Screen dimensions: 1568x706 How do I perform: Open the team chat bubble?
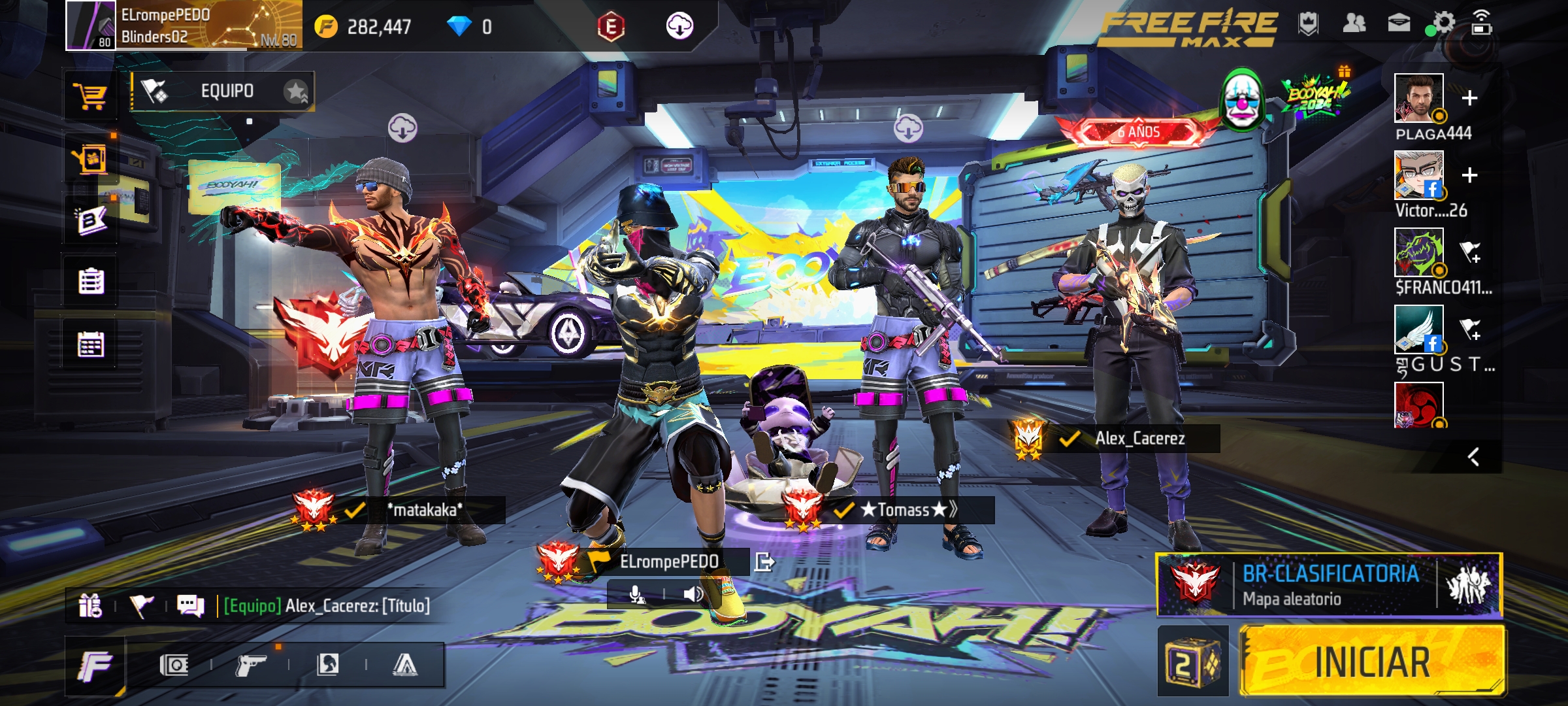[190, 606]
